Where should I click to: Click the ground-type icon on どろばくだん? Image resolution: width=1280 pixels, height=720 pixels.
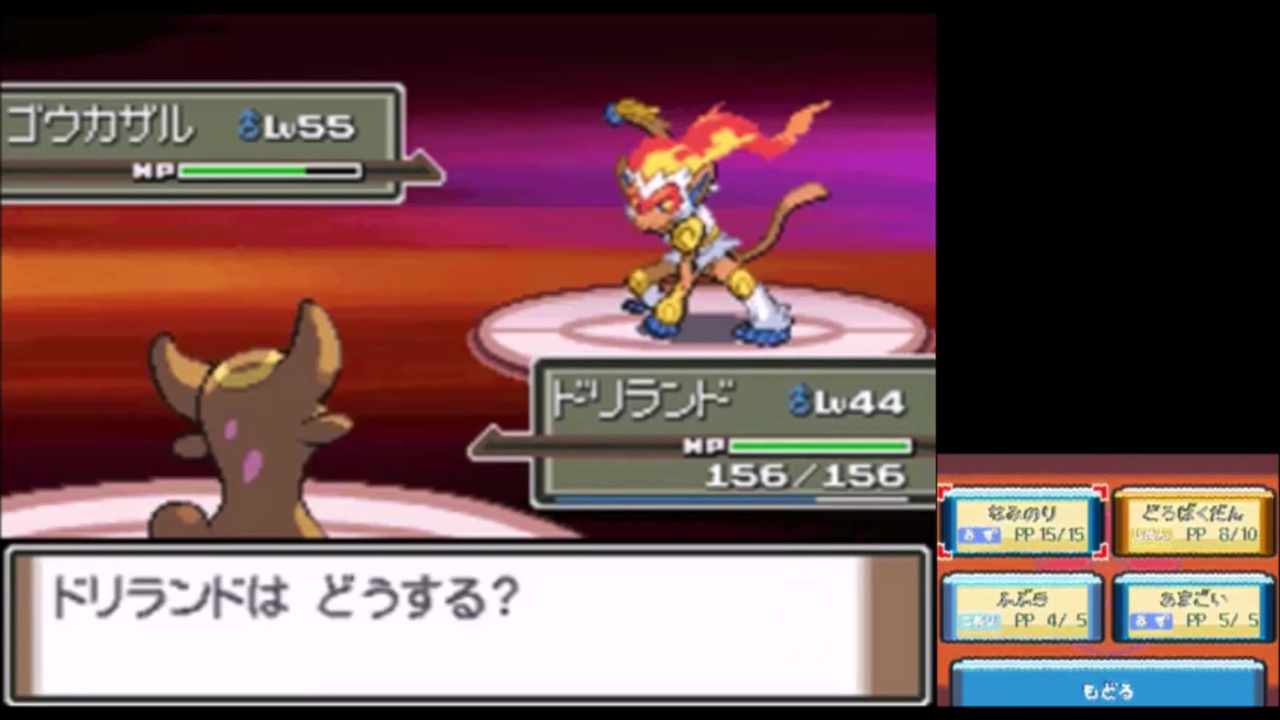1152,533
